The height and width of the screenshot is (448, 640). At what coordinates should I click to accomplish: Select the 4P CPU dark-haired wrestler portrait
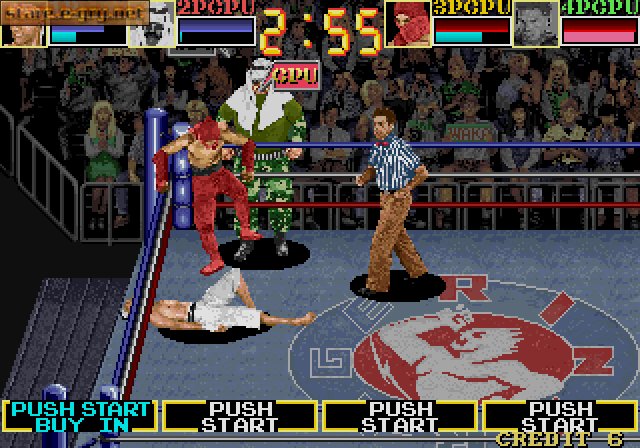[x=535, y=24]
